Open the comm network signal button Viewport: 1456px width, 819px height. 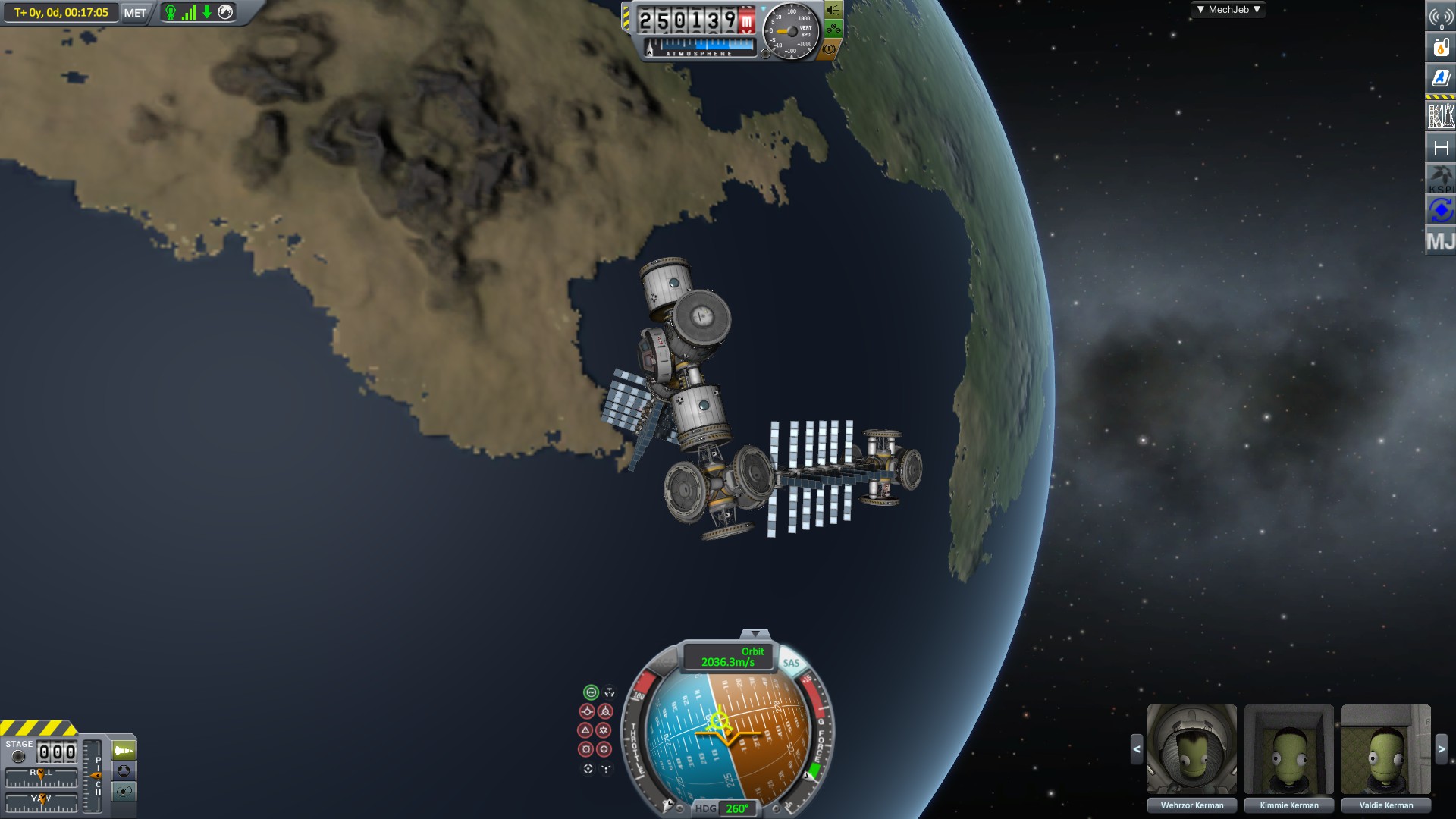[x=1441, y=17]
